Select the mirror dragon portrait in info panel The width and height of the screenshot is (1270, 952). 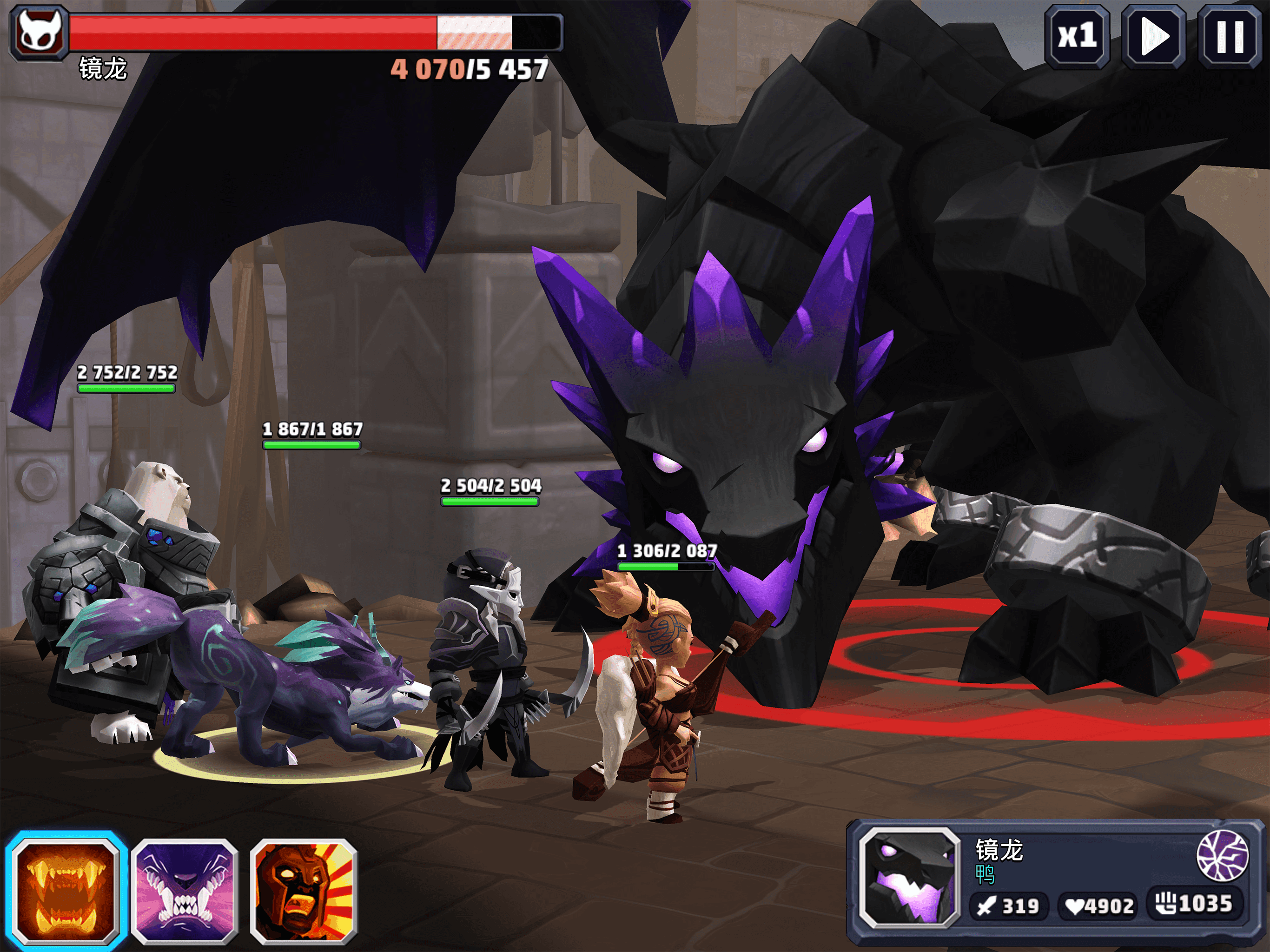click(910, 877)
